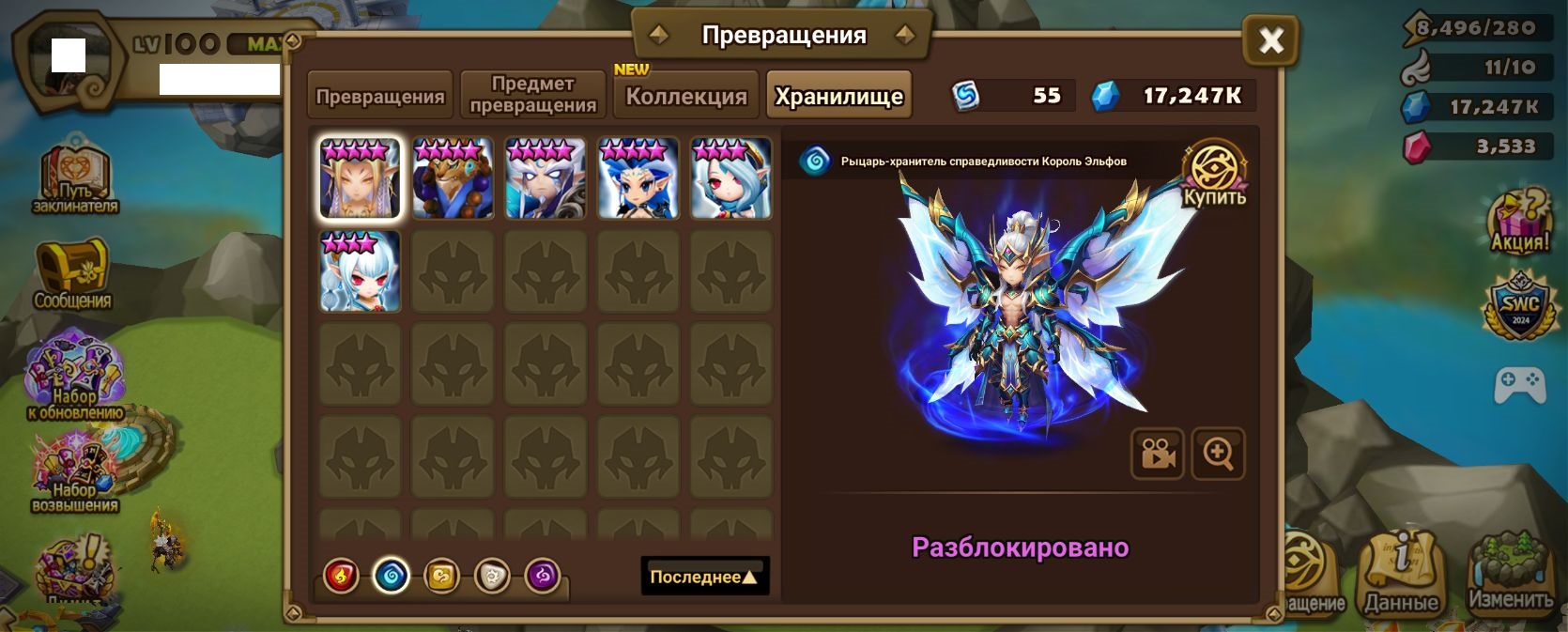Filter by the yellow wind element icon
The width and height of the screenshot is (1568, 632).
(441, 576)
